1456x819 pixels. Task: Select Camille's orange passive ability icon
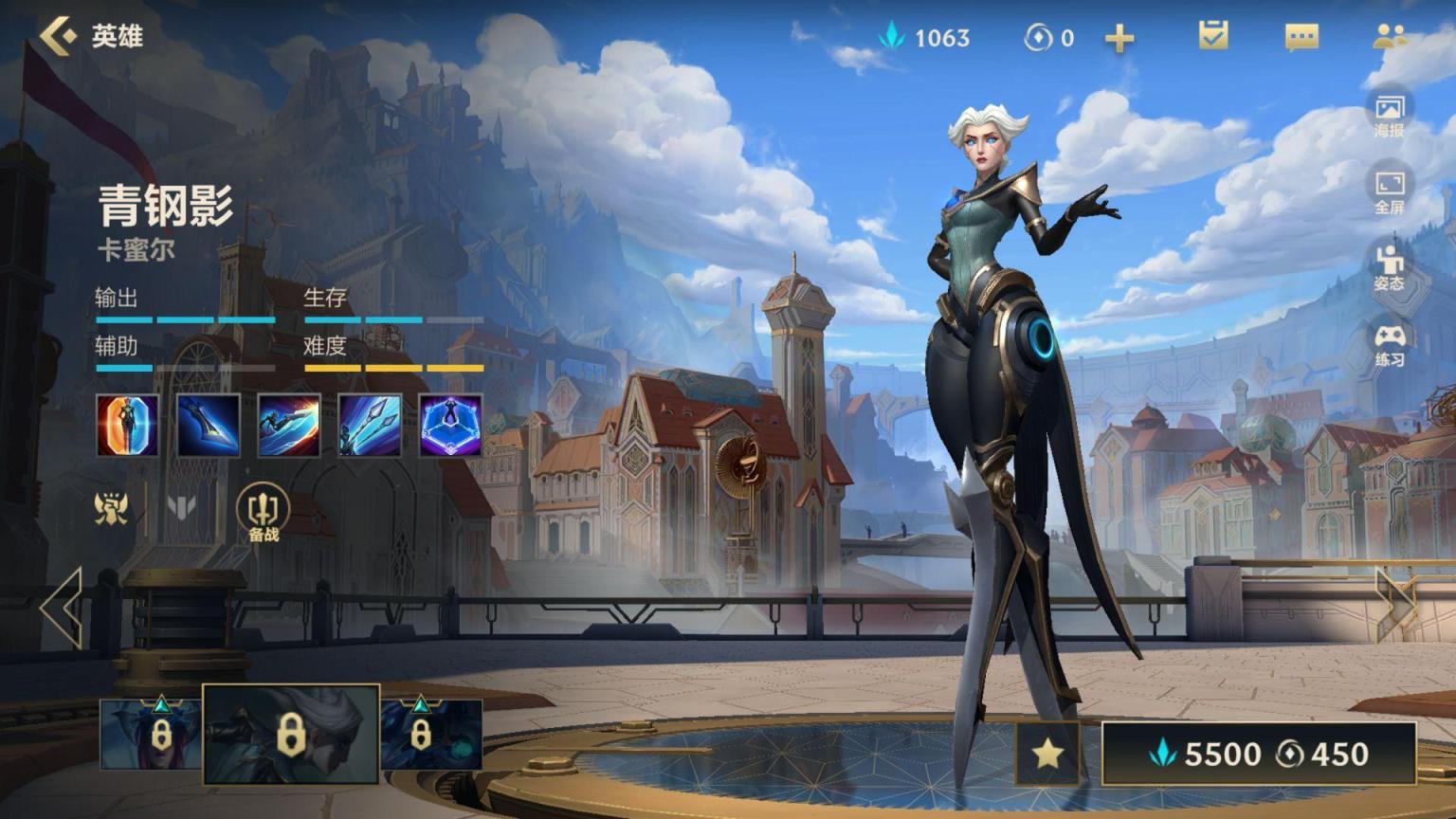tap(128, 426)
